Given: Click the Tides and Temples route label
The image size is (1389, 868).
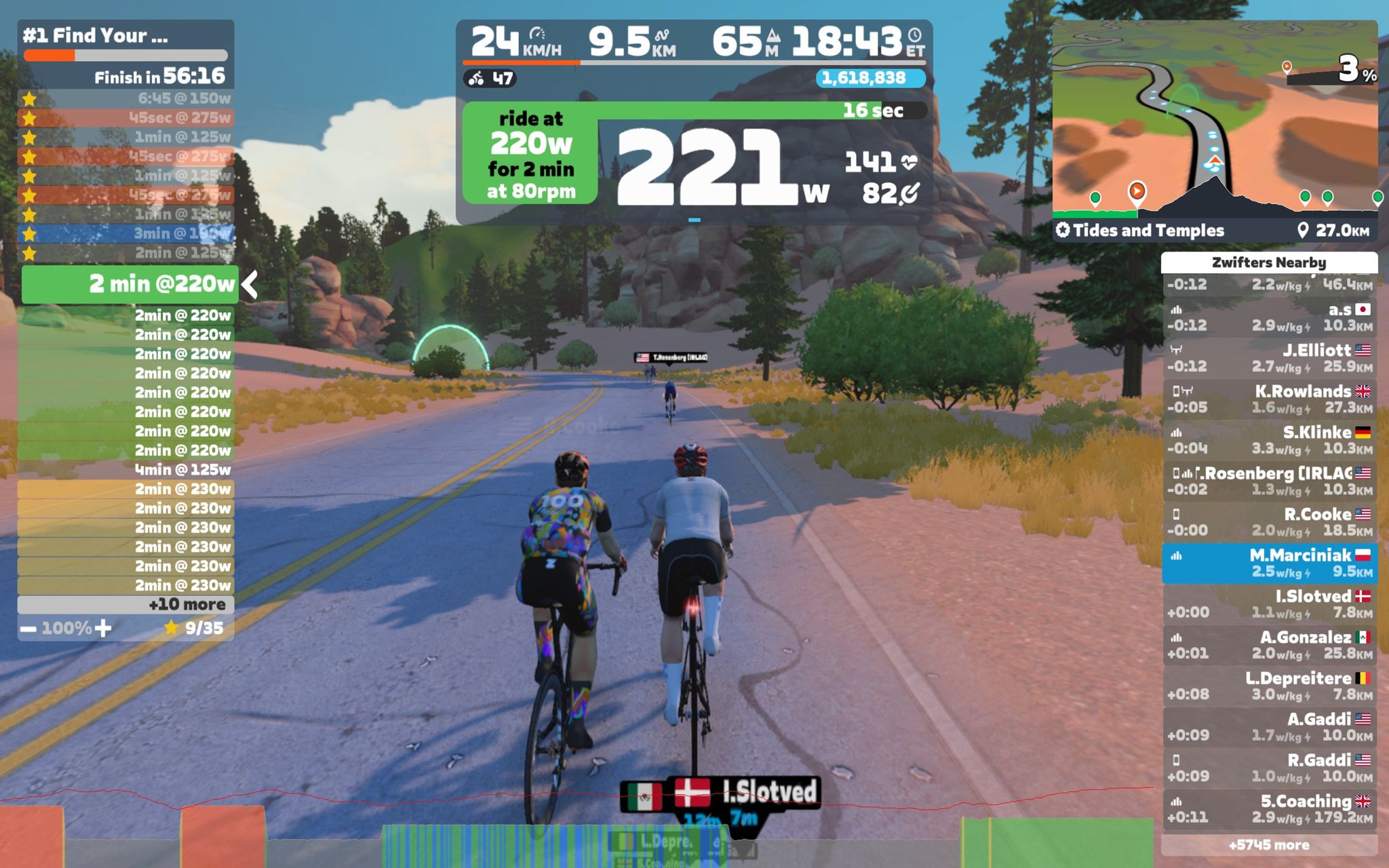Looking at the screenshot, I should tap(1148, 231).
